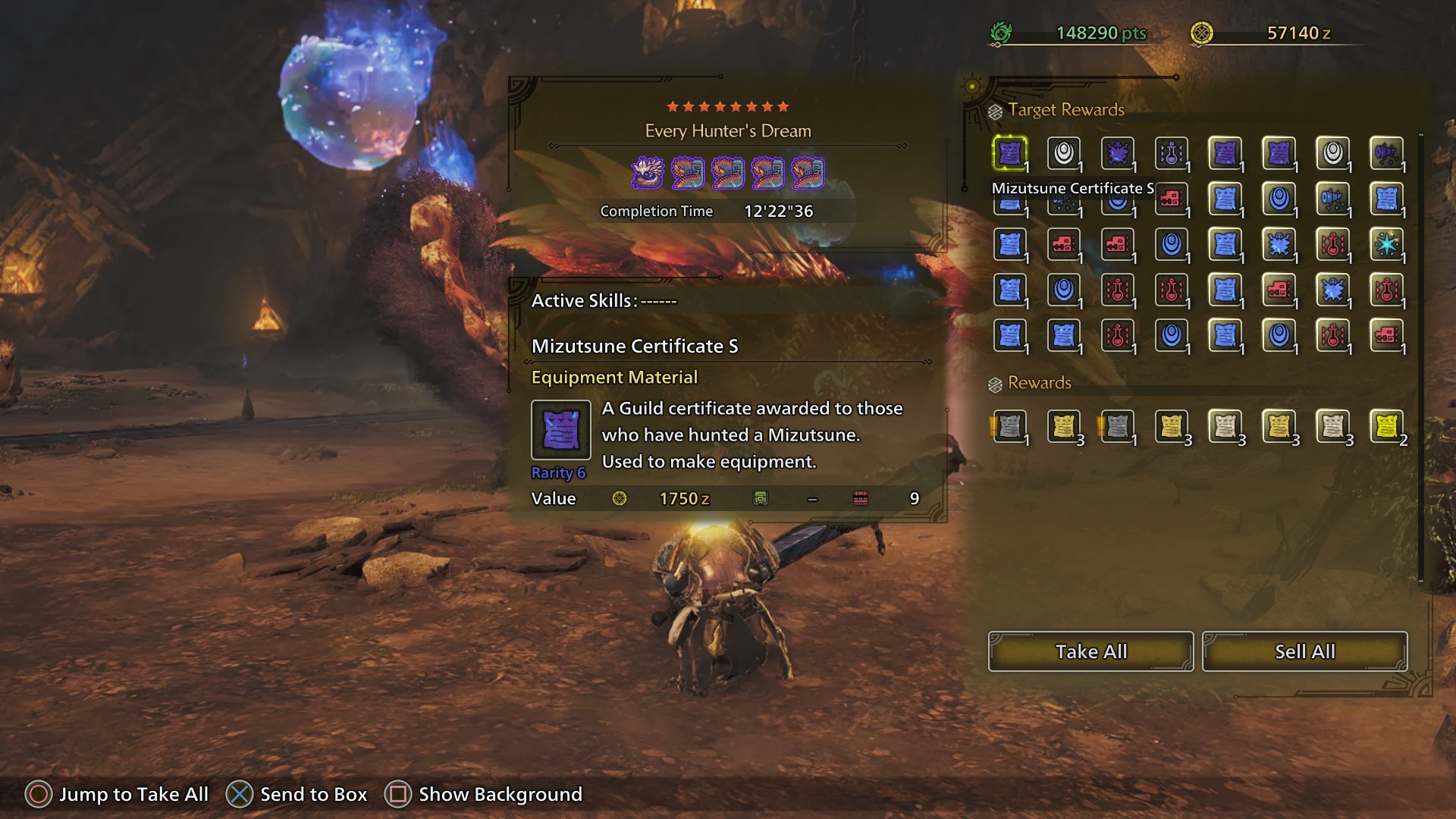Select the cyan sparkling star gem reward

1386,244
